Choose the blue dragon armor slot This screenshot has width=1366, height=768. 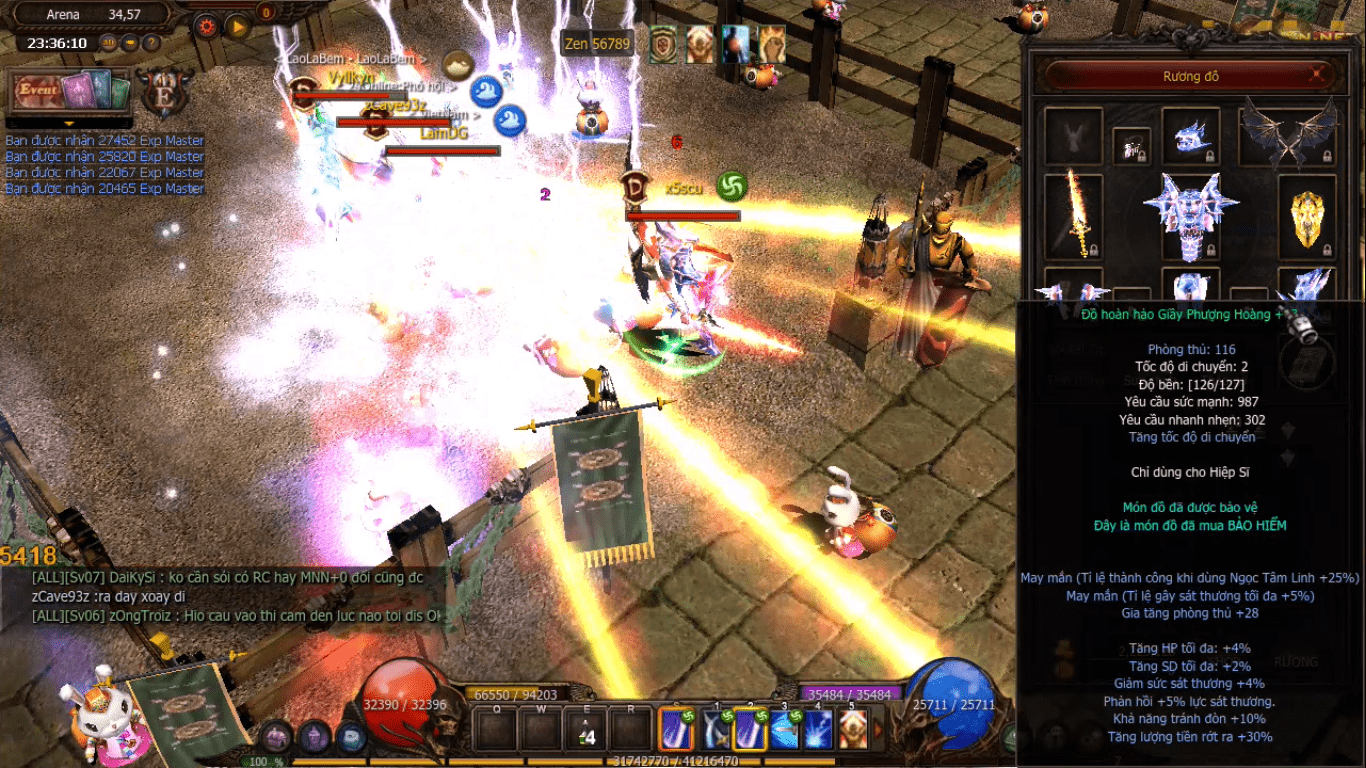click(1190, 215)
